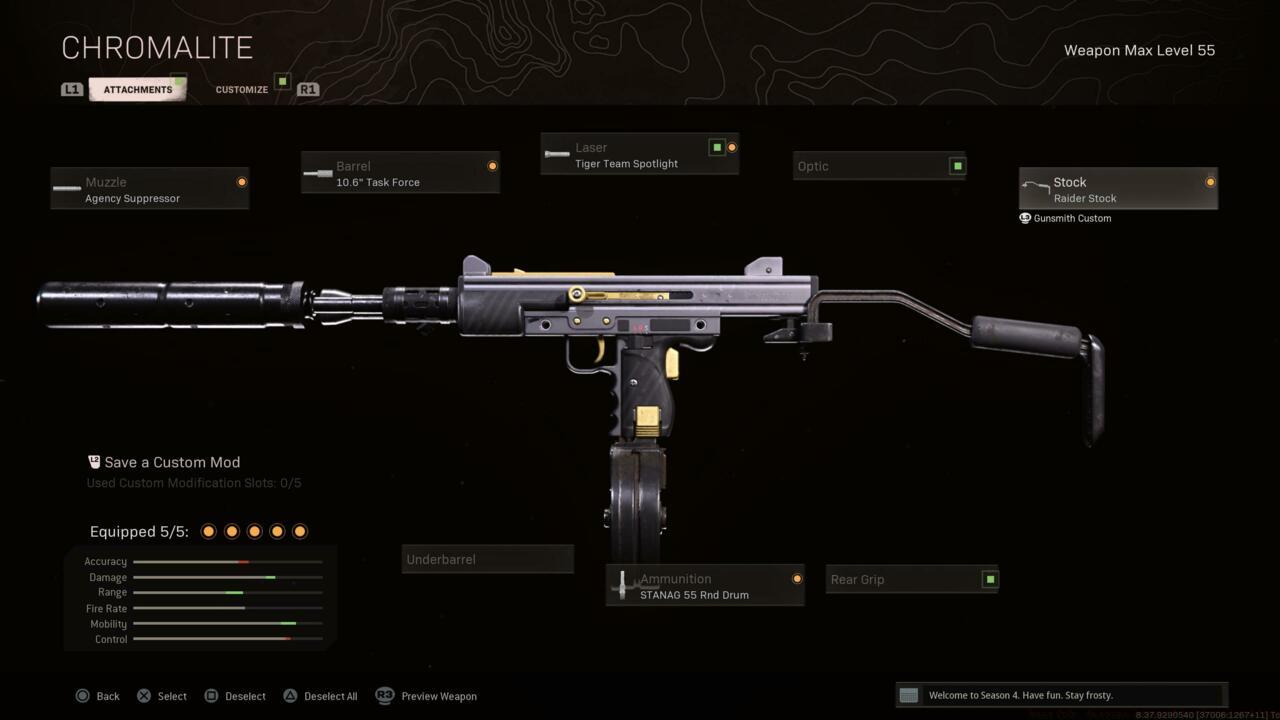Choose the Laser Tiger Team Spotlight slot

click(640, 155)
